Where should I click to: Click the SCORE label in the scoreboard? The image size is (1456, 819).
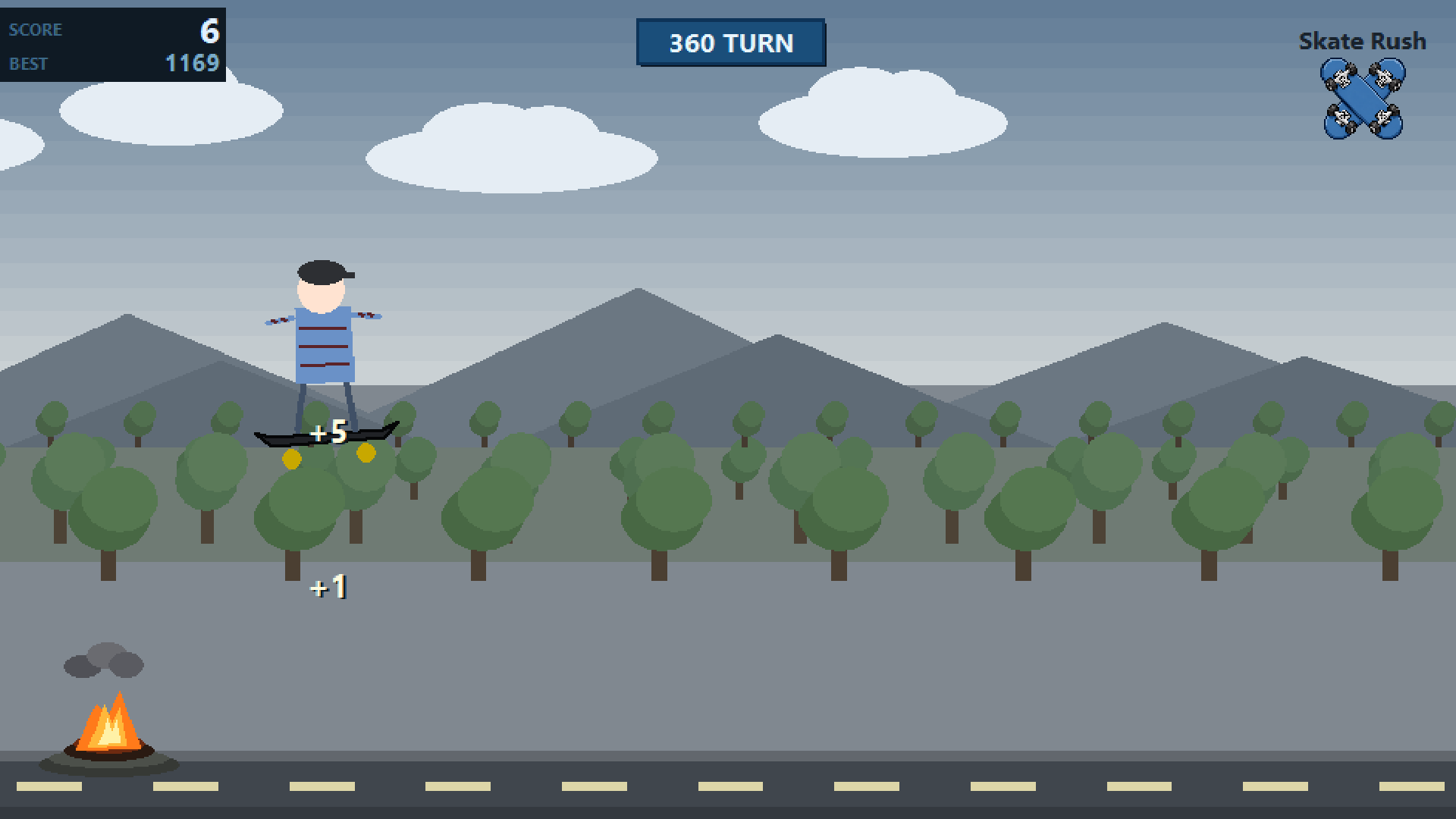(x=35, y=30)
